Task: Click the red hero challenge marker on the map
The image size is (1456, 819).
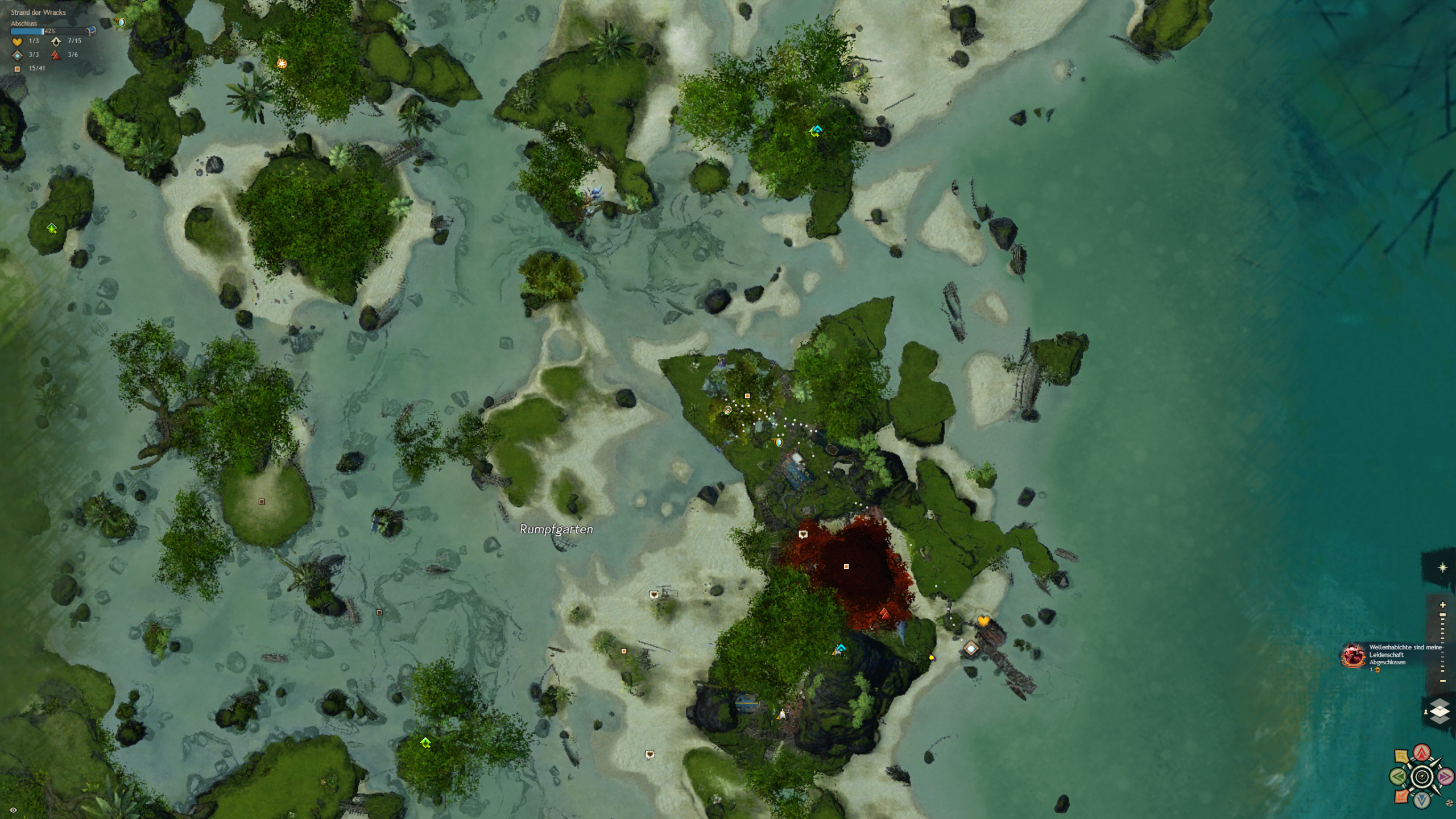Action: (x=884, y=613)
